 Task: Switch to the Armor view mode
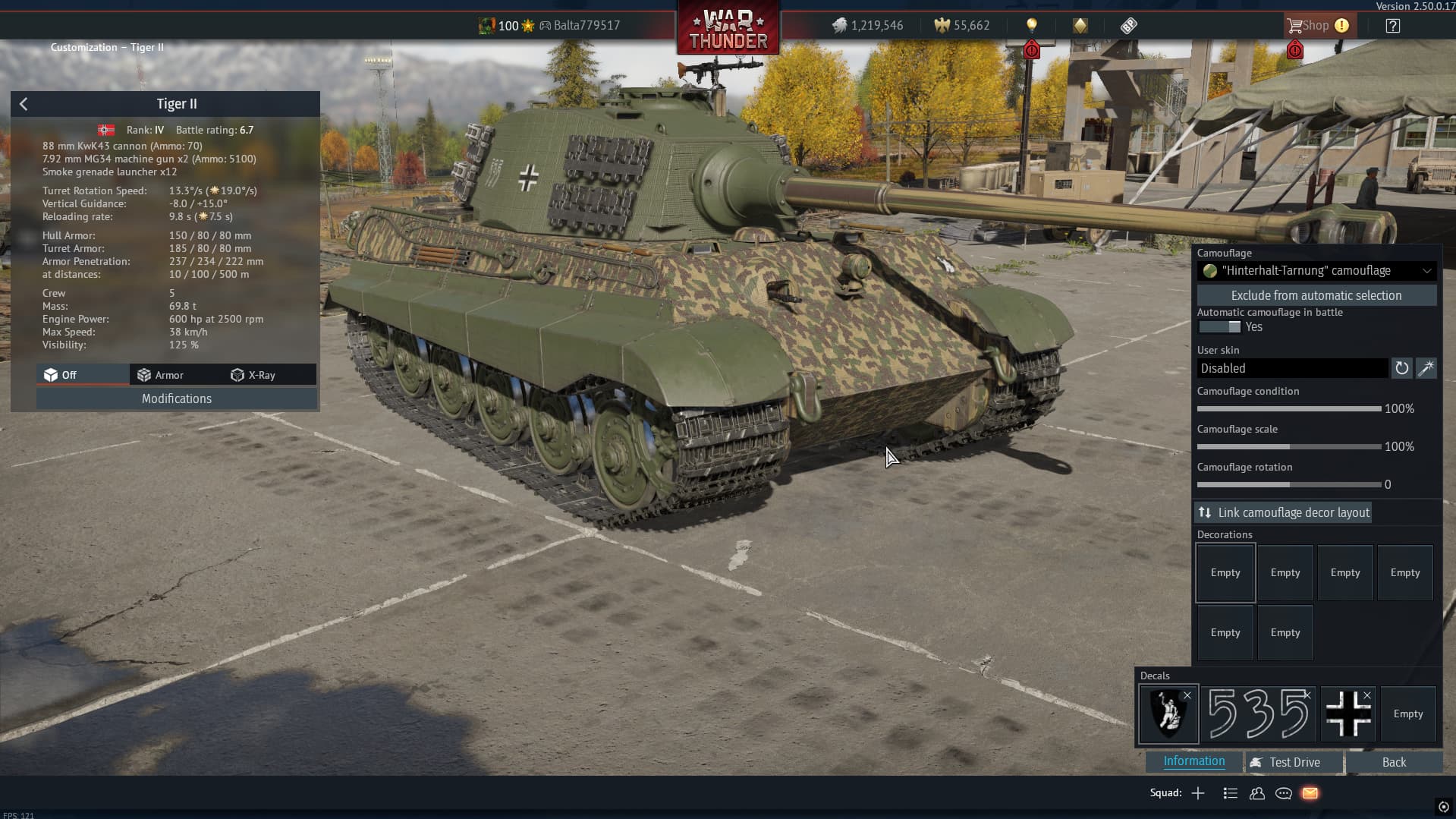[x=160, y=375]
